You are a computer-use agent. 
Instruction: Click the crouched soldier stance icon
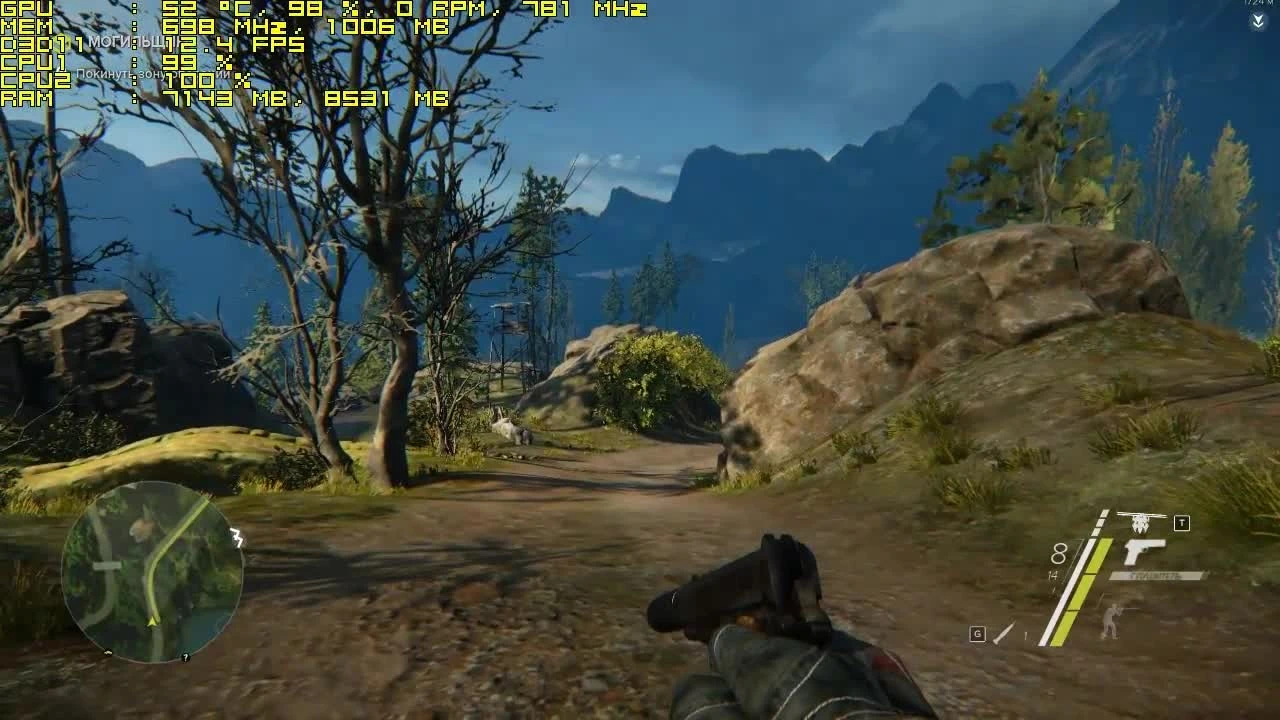1111,619
